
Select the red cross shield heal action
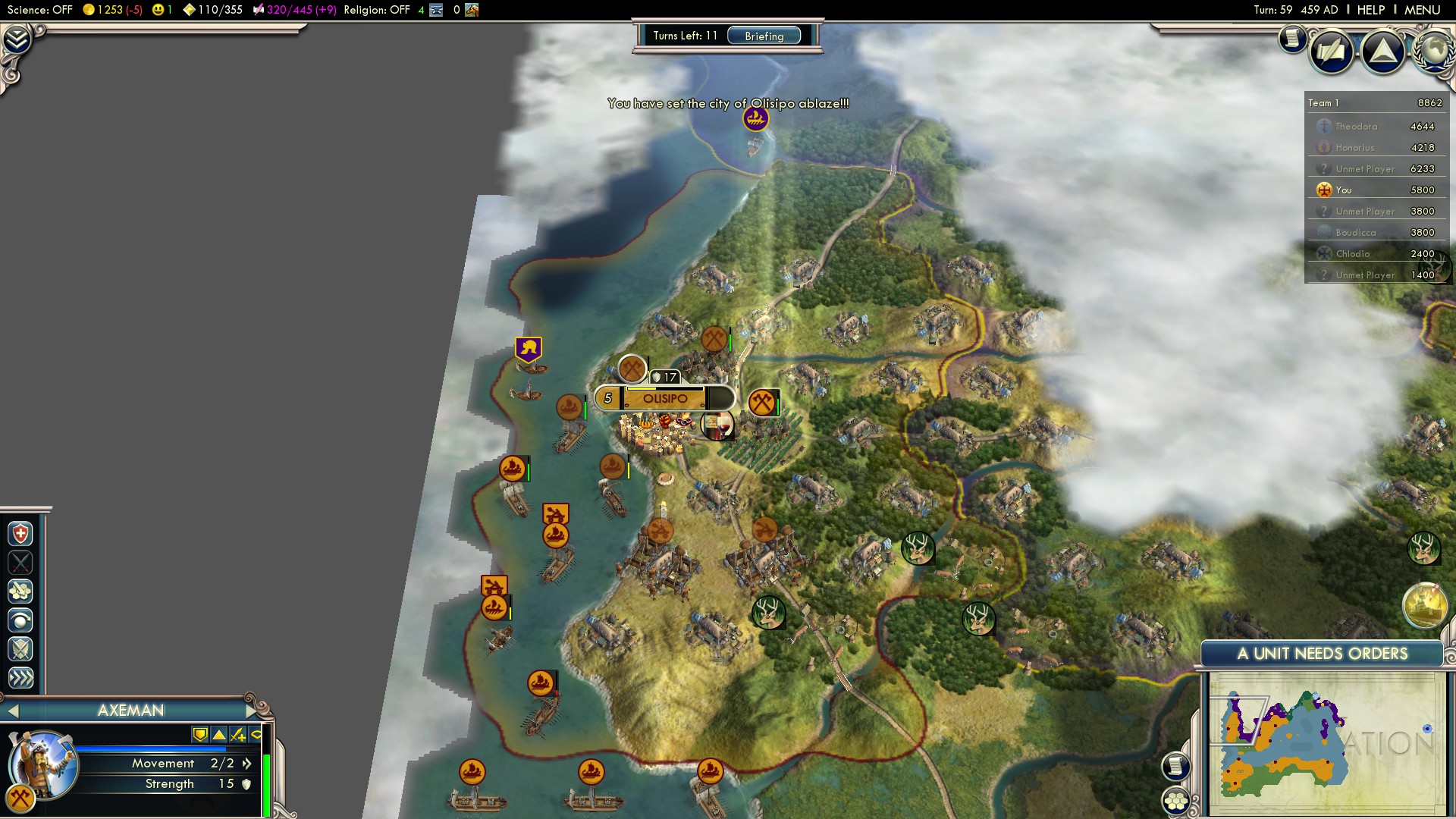tap(20, 534)
